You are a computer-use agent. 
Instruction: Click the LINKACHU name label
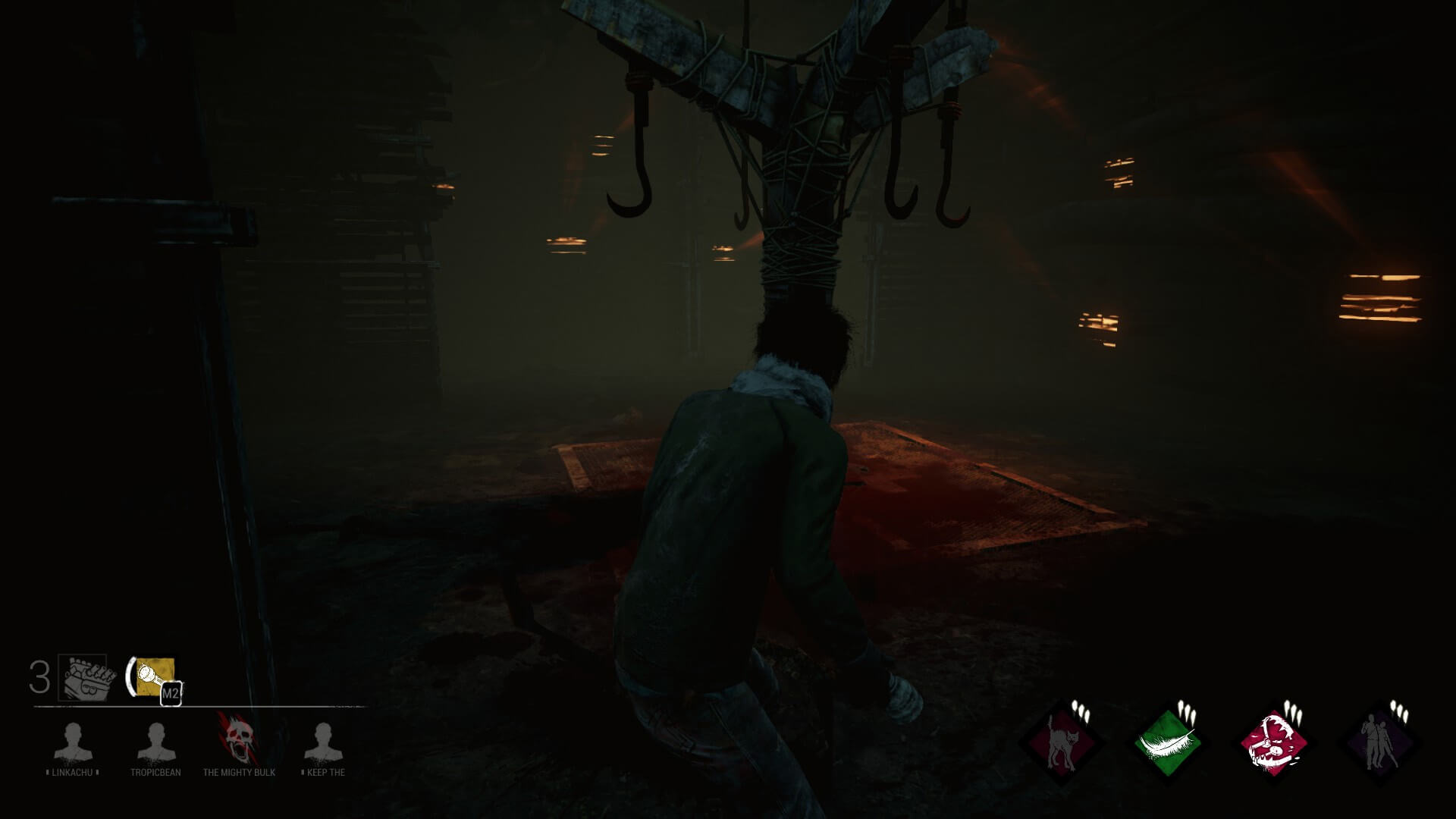tap(72, 773)
